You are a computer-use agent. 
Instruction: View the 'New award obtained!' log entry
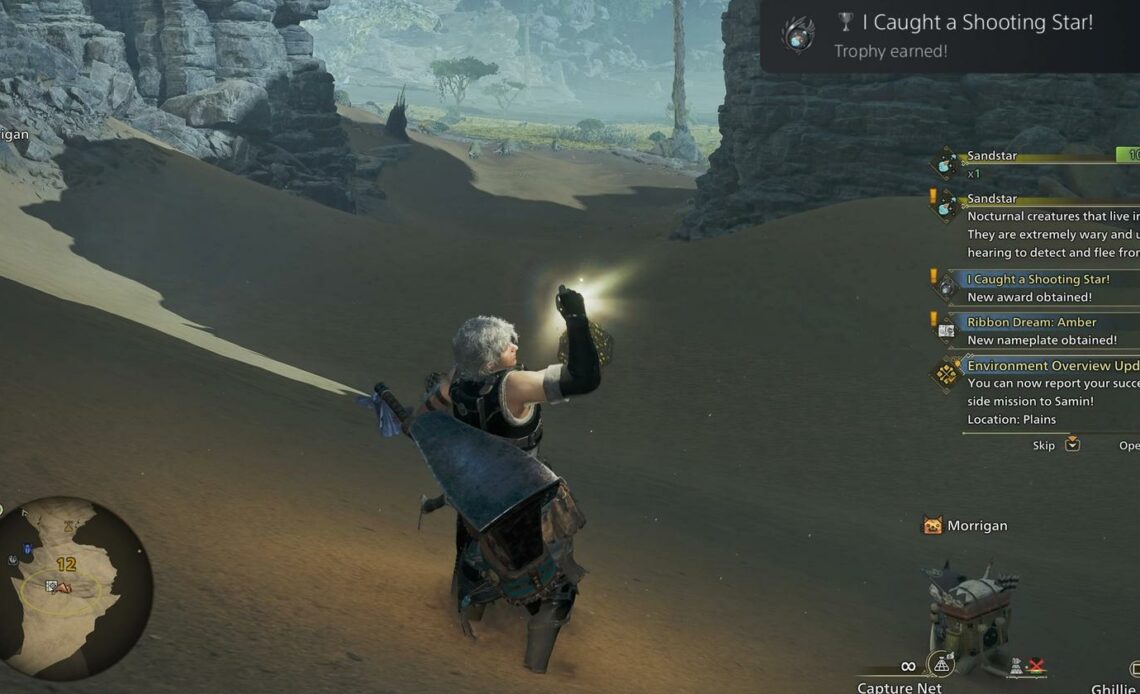tap(1040, 288)
